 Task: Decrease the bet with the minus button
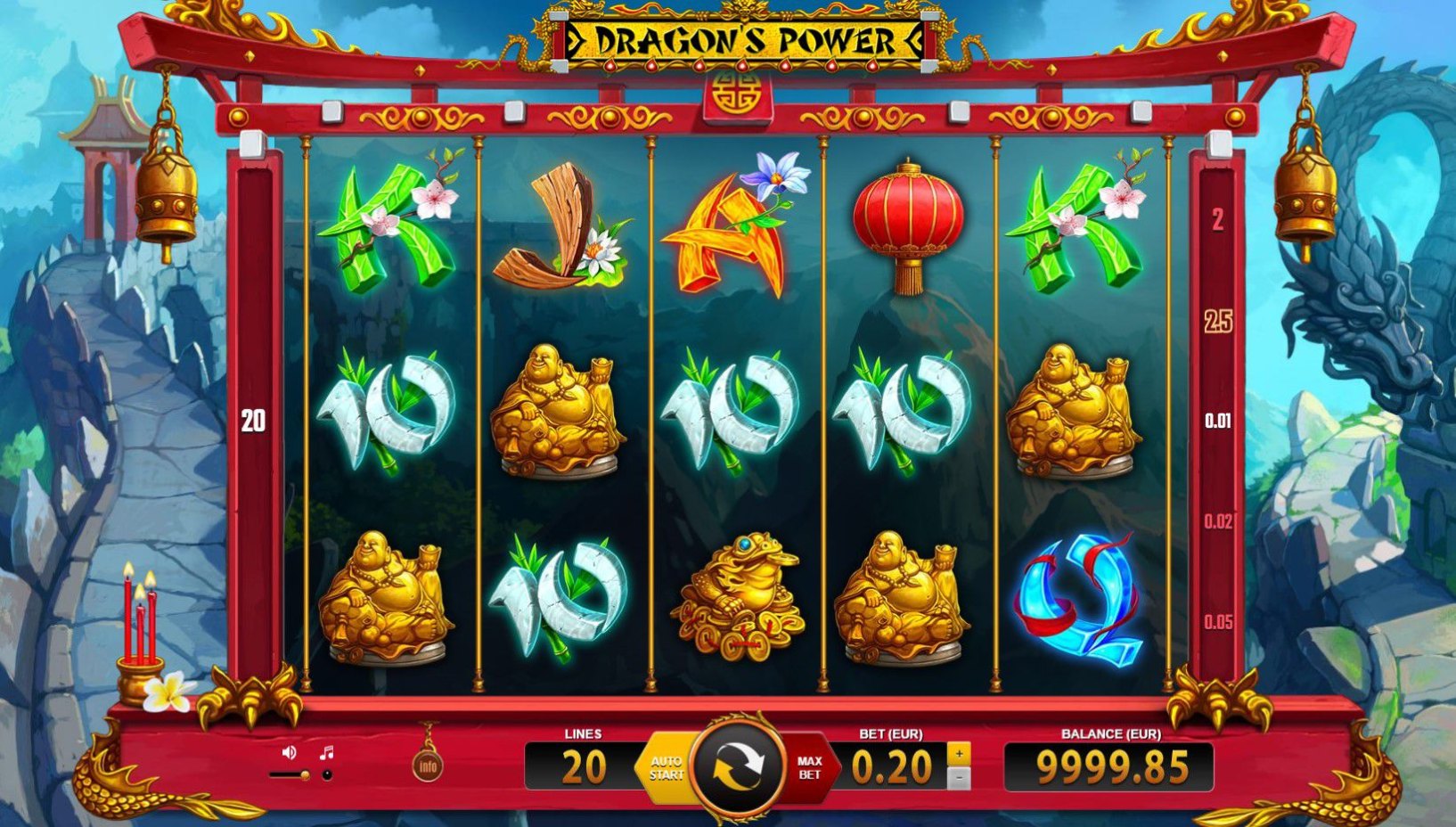(959, 778)
